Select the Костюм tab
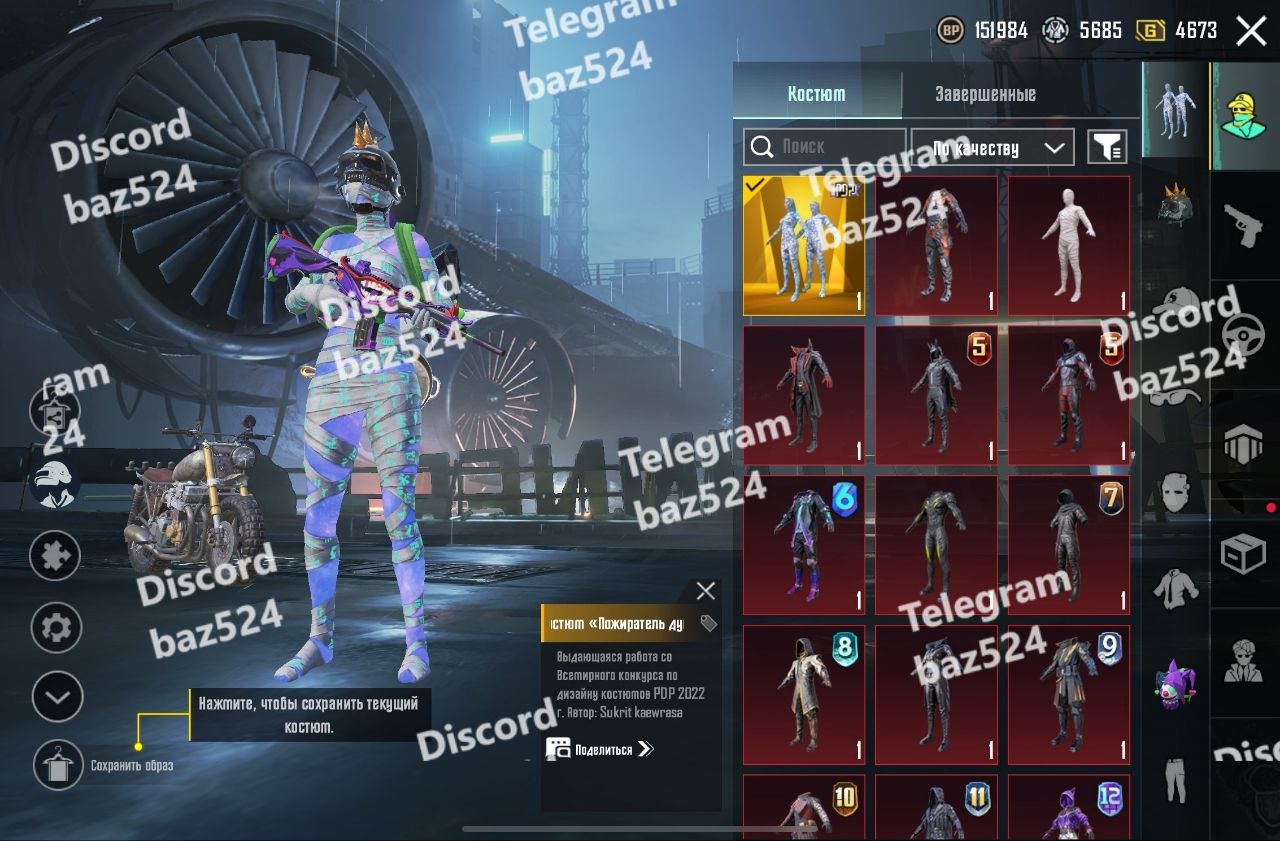The width and height of the screenshot is (1280, 841). click(x=816, y=95)
